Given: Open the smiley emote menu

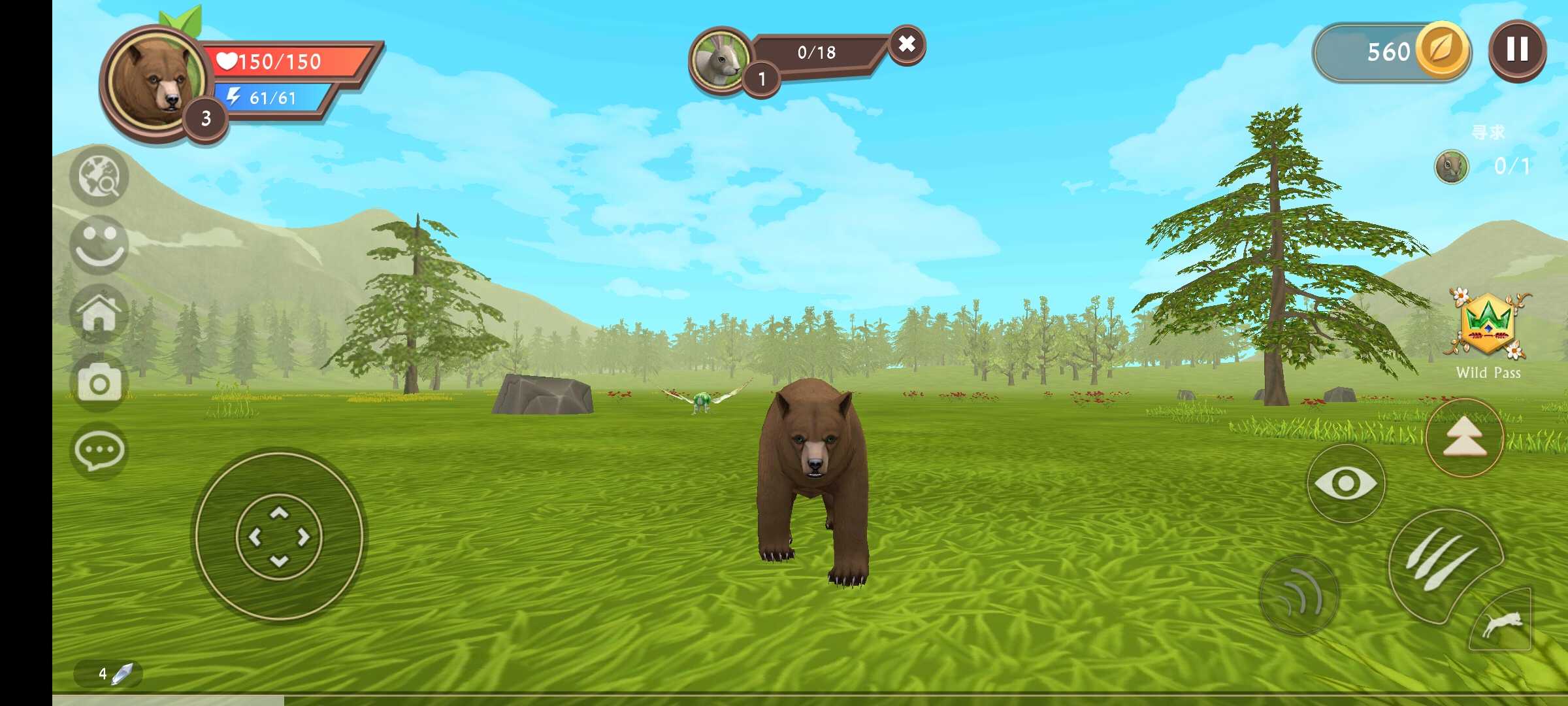Looking at the screenshot, I should click(99, 244).
